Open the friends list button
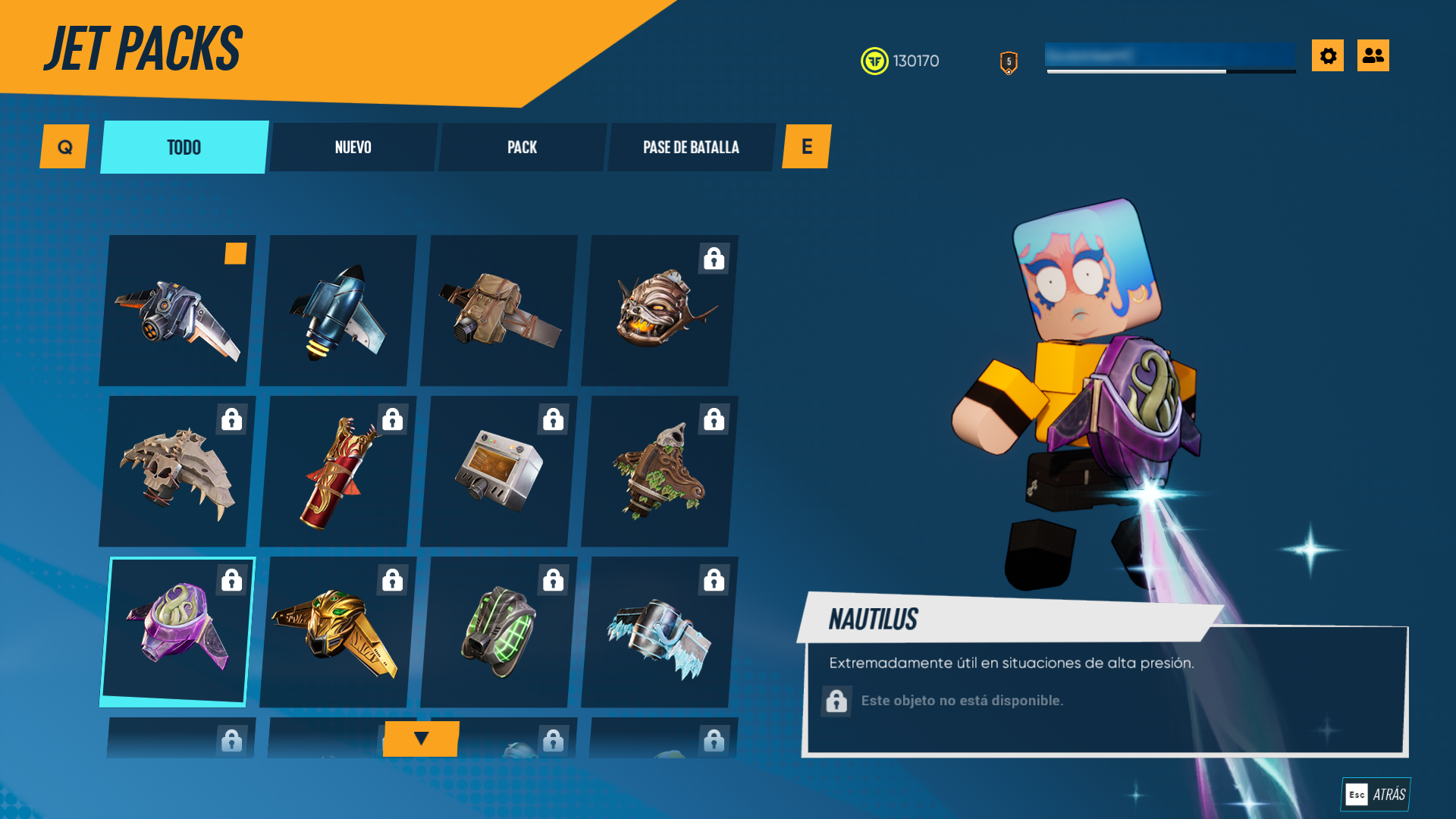 pyautogui.click(x=1373, y=55)
